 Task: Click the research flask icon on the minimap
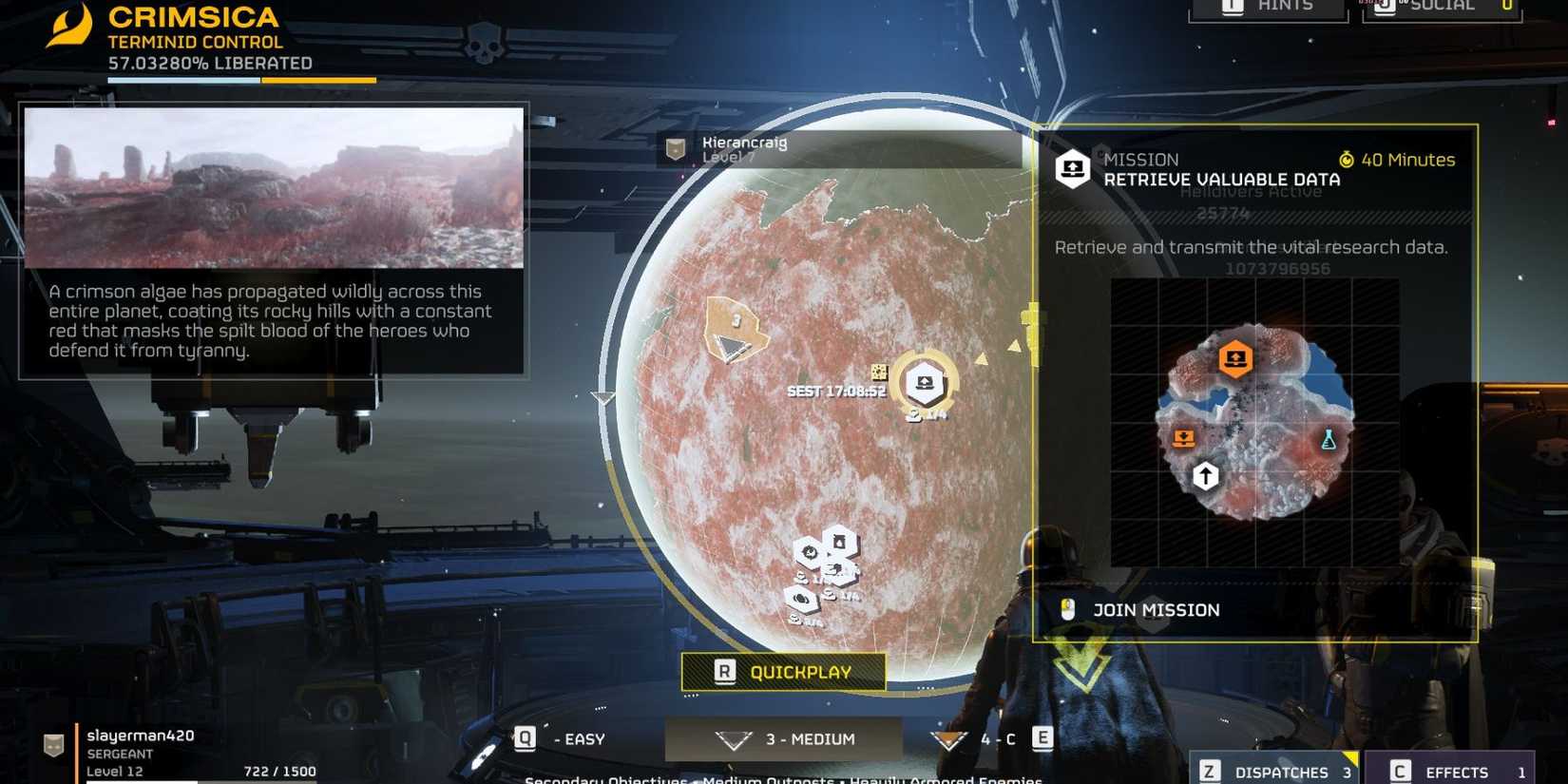click(x=1329, y=439)
